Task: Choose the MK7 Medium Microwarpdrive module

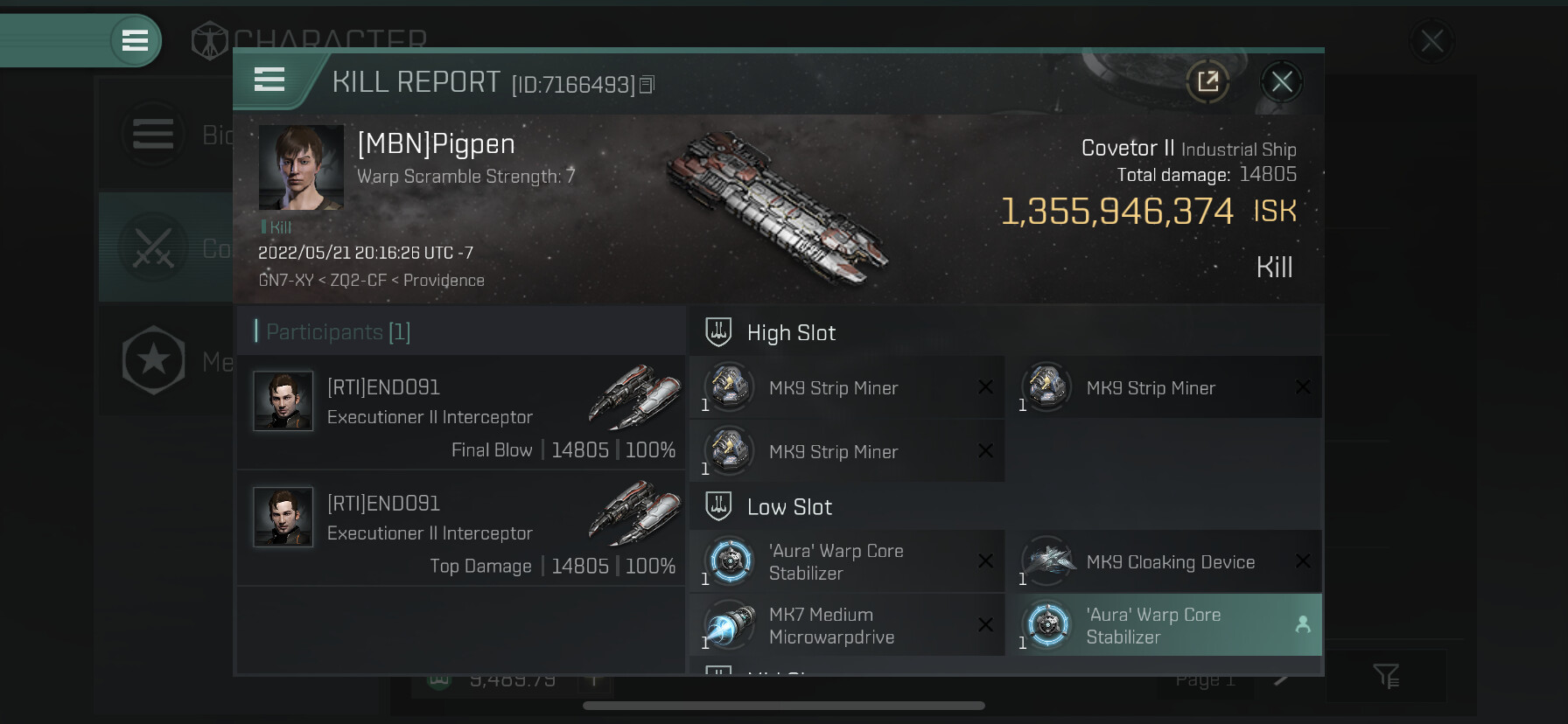Action: click(846, 626)
